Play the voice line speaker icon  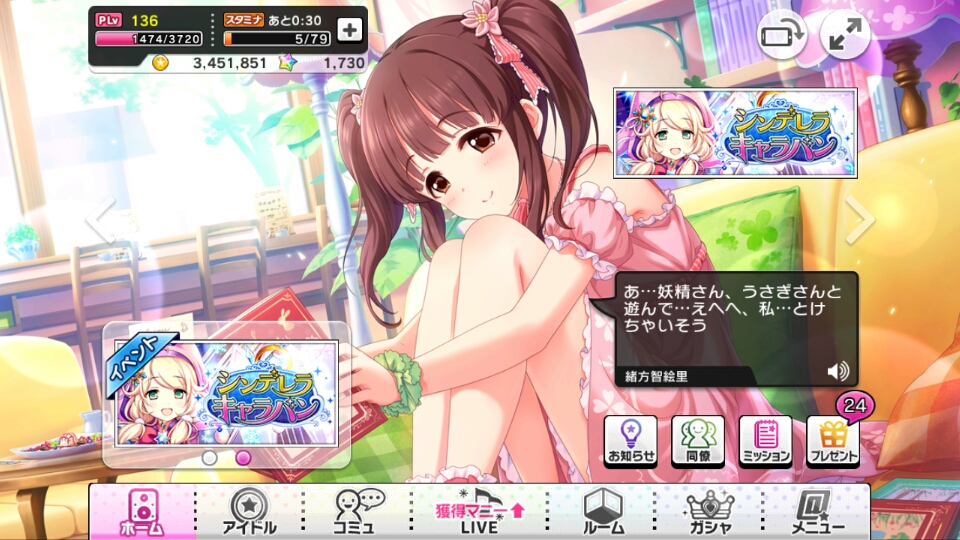click(838, 372)
